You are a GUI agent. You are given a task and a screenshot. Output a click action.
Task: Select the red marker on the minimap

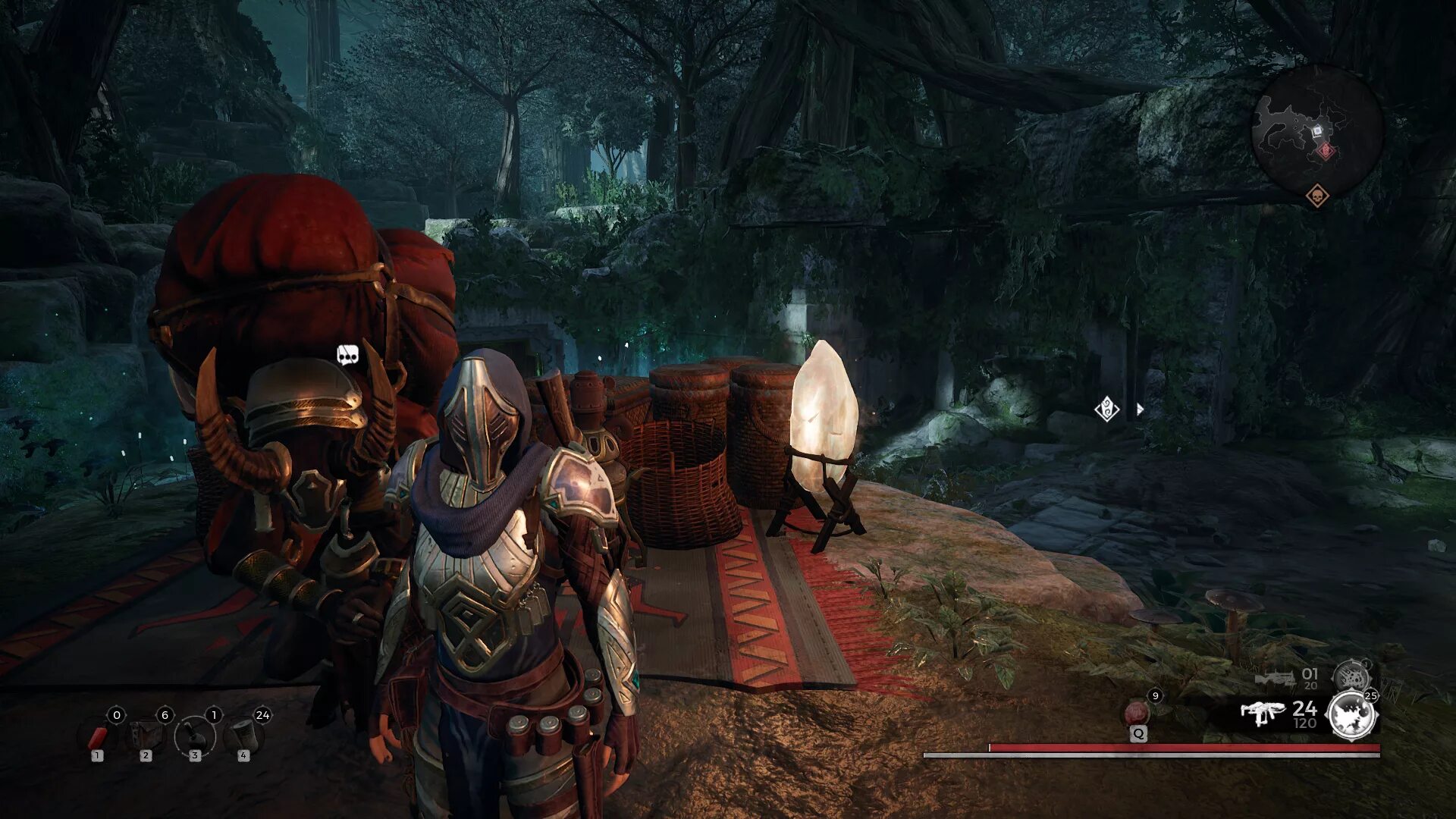(x=1326, y=151)
